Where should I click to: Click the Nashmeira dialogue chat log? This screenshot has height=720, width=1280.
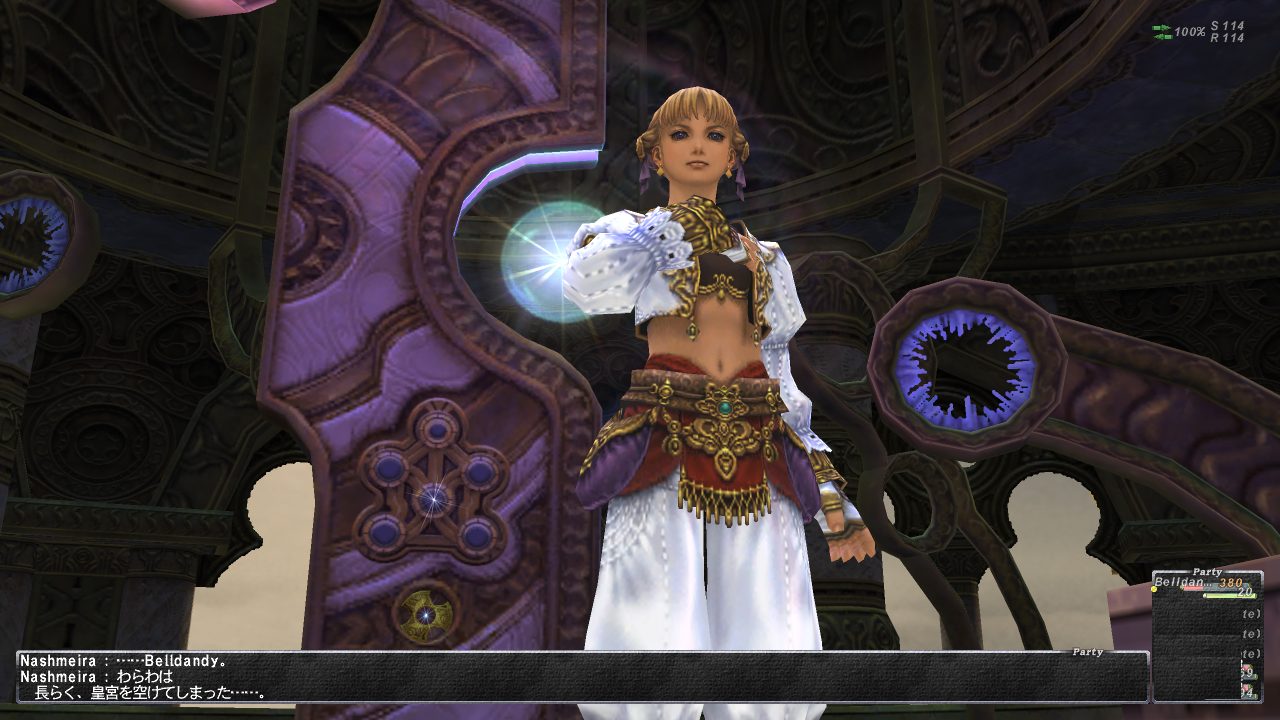581,677
